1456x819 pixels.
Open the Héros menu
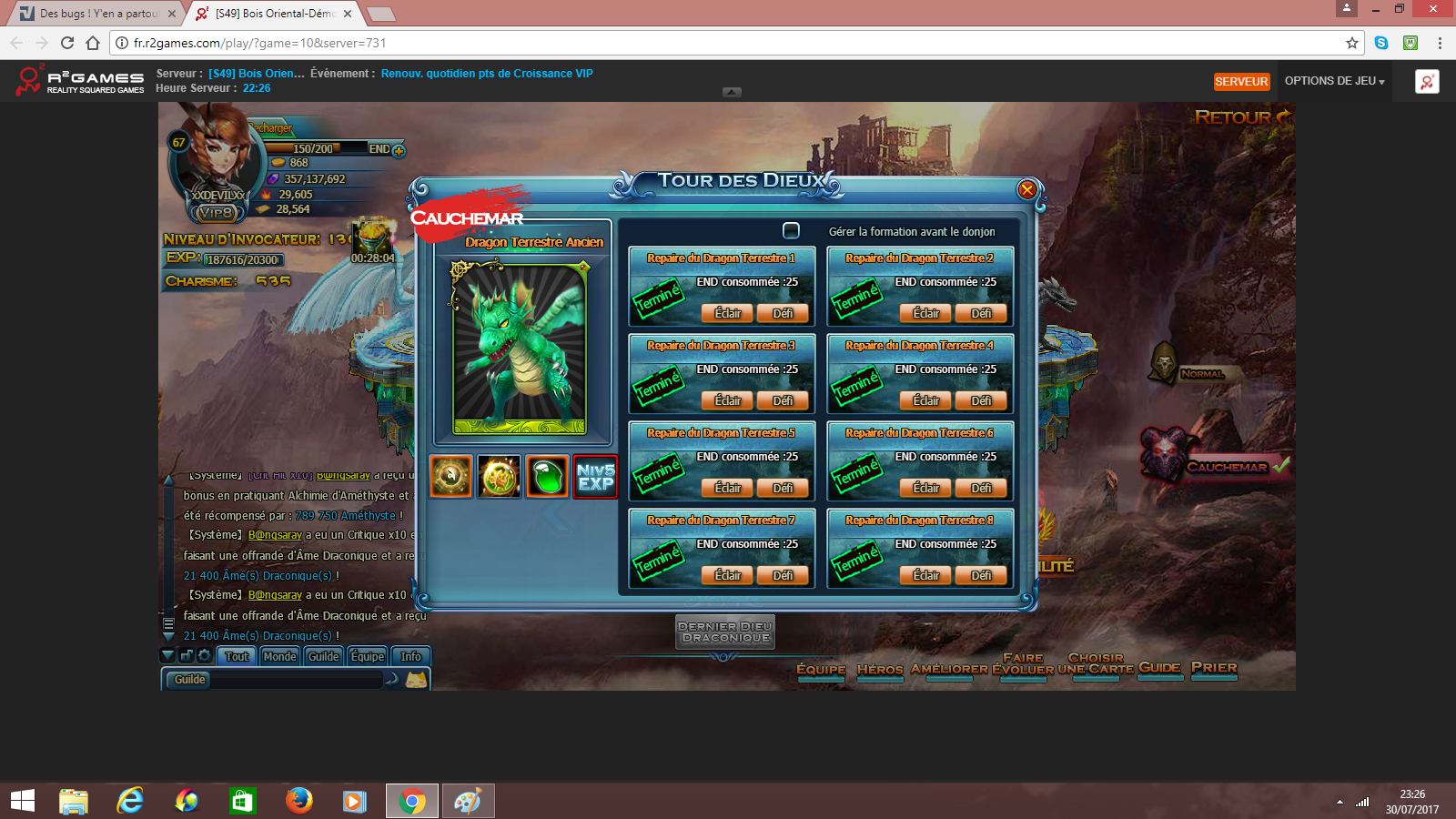pos(880,669)
